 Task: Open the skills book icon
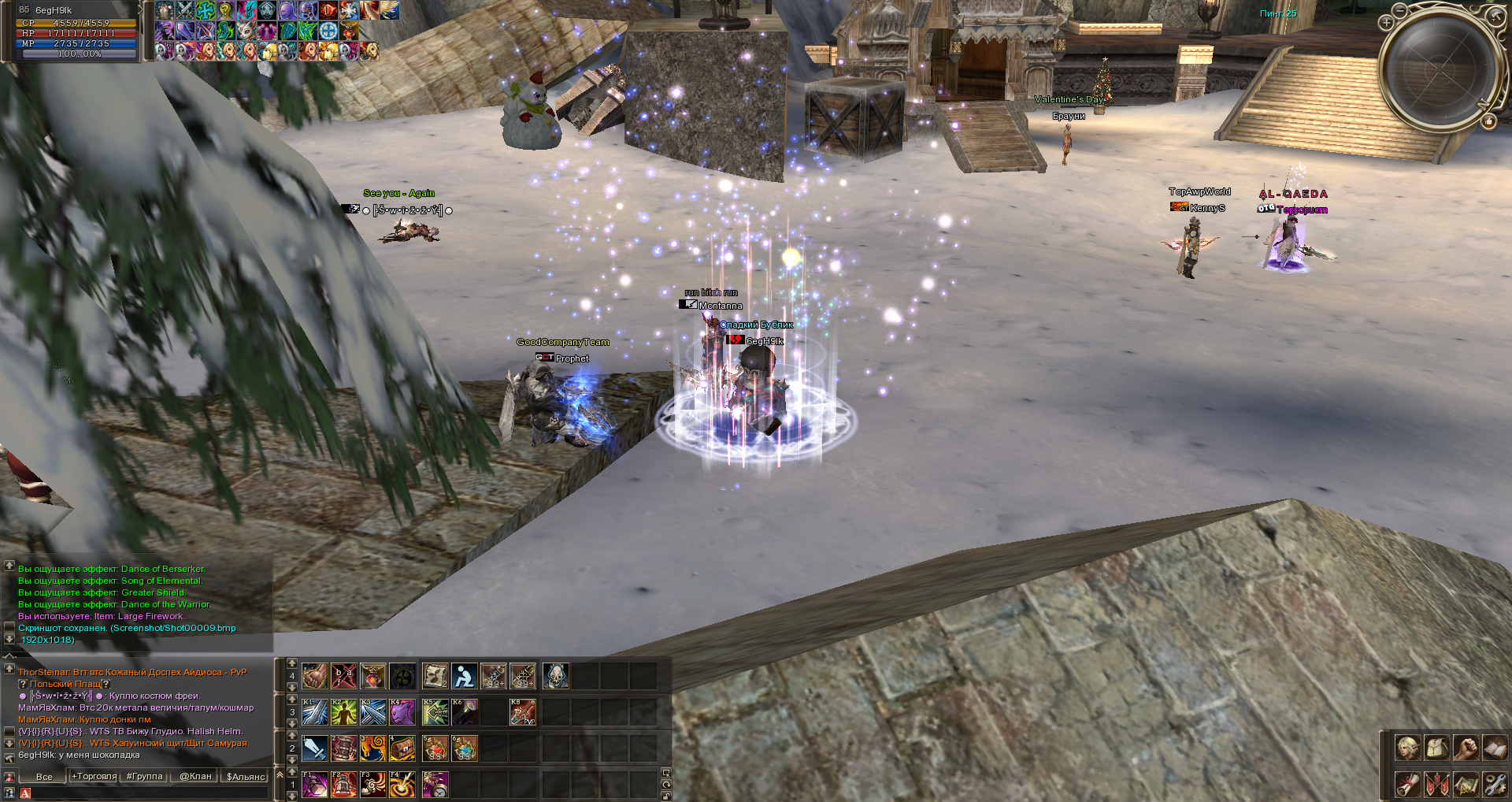[x=1495, y=748]
